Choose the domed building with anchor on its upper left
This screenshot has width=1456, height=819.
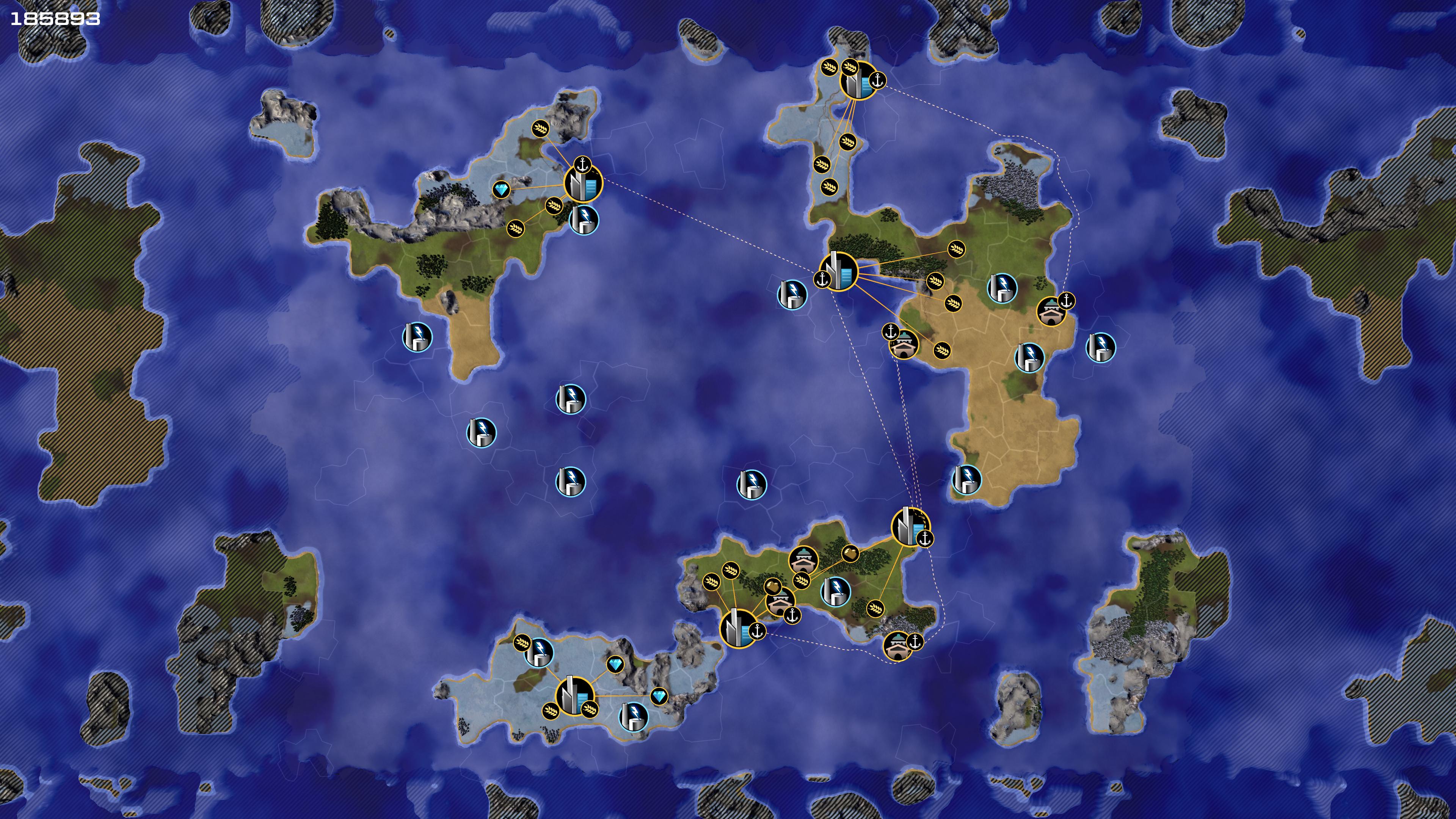pos(903,344)
